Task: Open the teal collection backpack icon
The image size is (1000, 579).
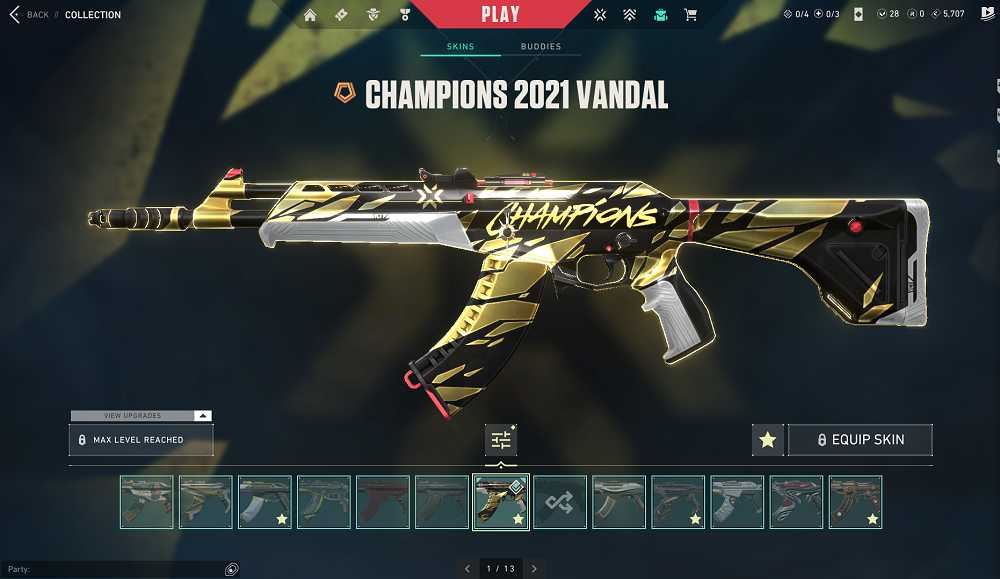Action: (660, 15)
